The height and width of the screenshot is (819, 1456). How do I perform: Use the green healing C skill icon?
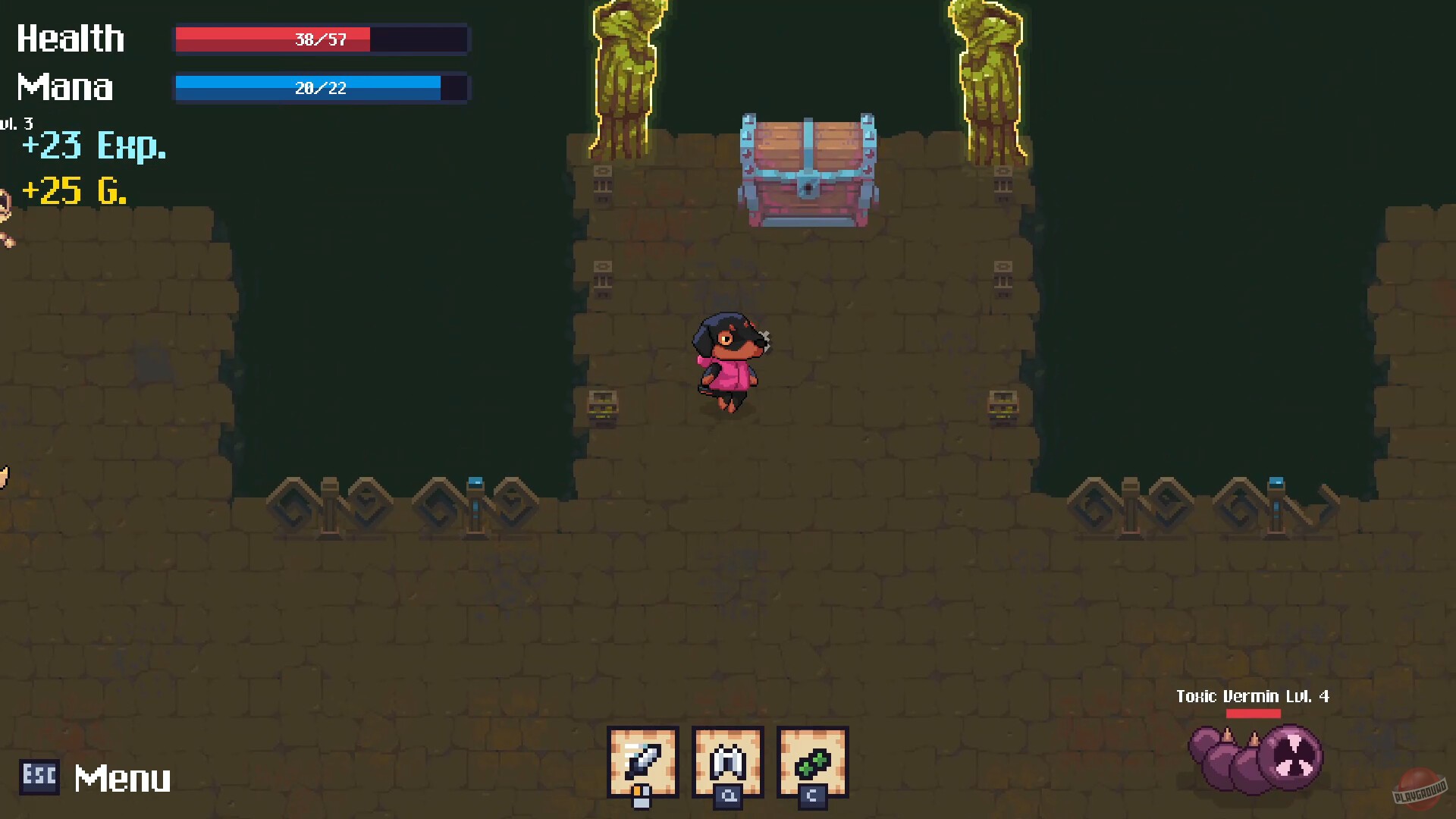point(811,761)
